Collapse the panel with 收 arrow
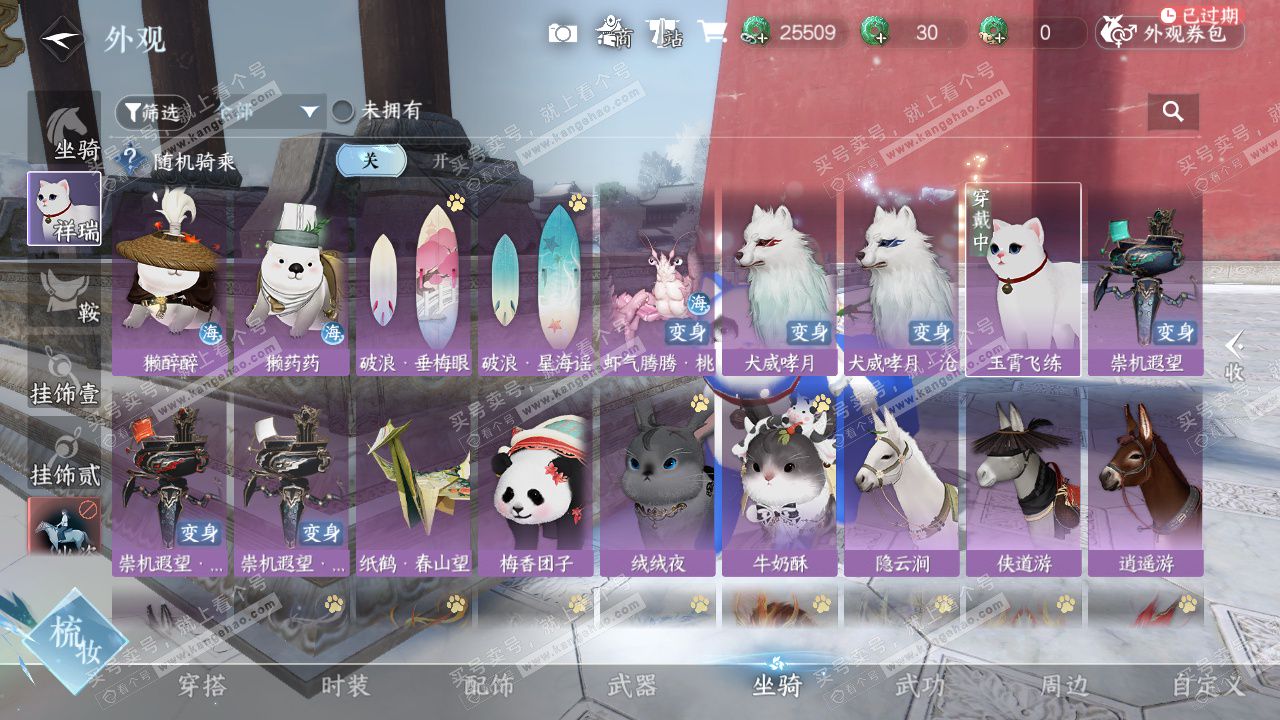Viewport: 1280px width, 720px height. (1235, 355)
